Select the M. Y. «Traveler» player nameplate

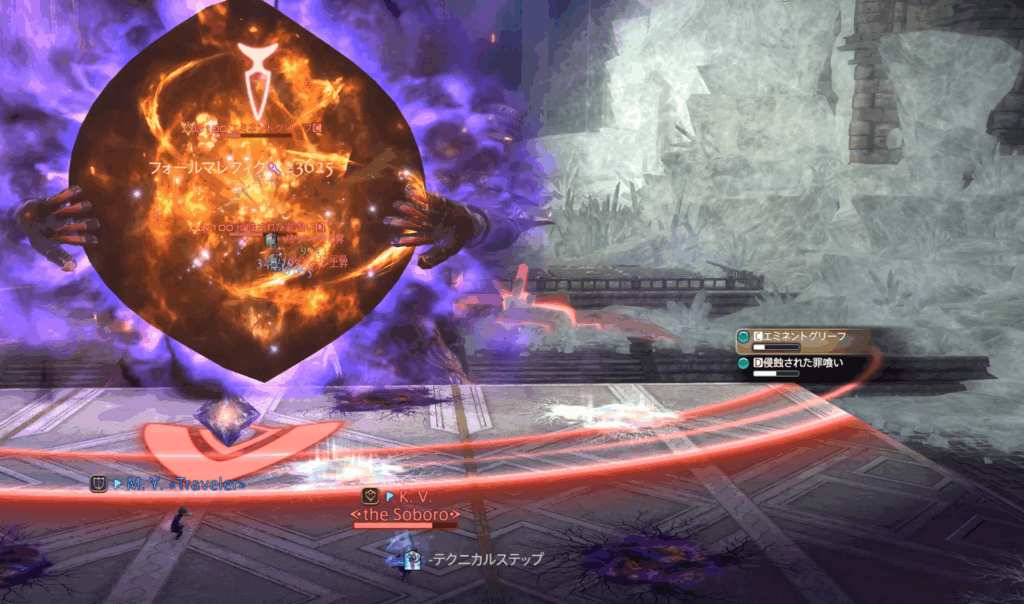(179, 484)
